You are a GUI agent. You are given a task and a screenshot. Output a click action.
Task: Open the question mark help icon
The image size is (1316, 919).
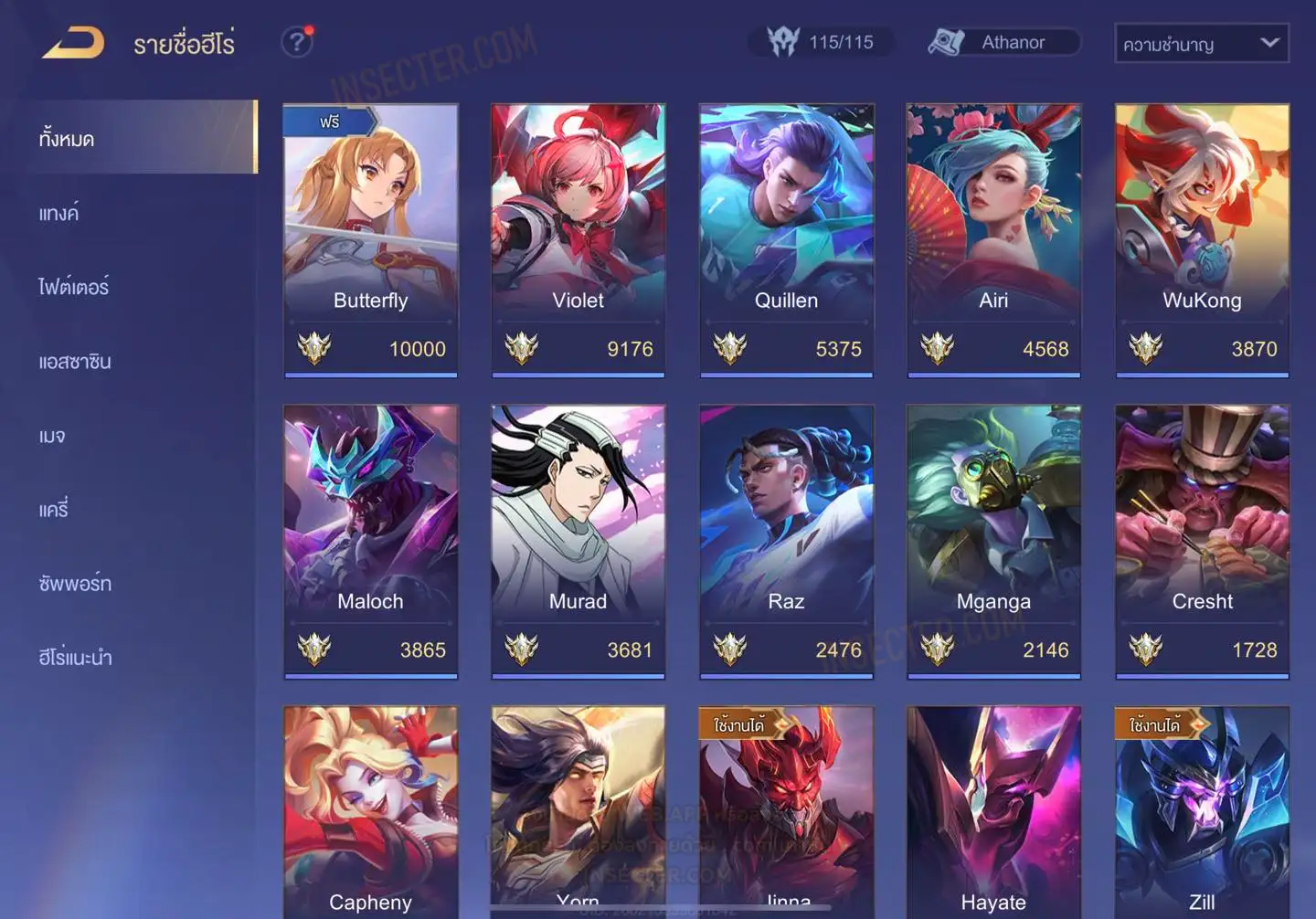click(x=297, y=42)
